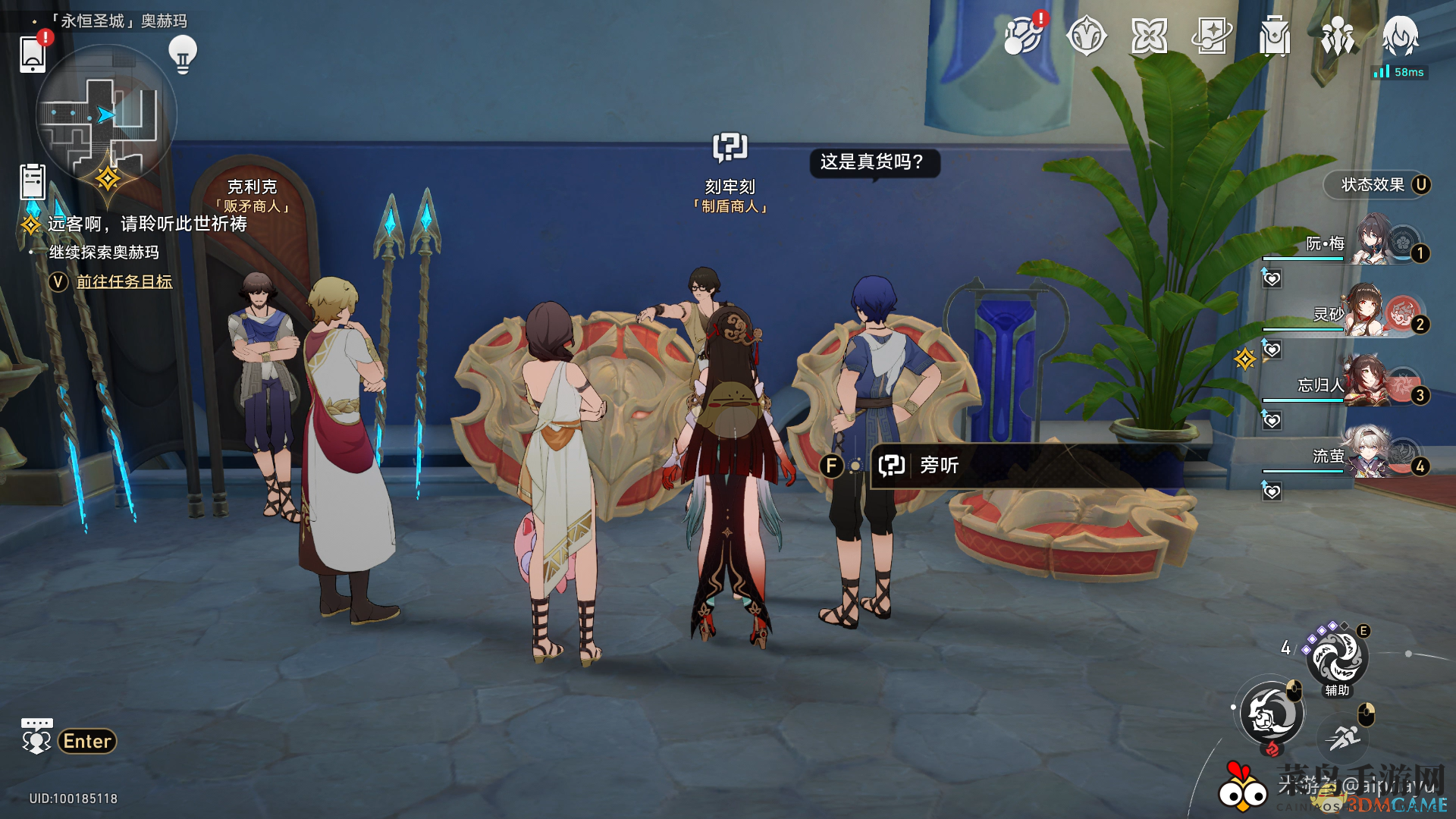The image size is (1456, 819).
Task: Click the lightbulb hint icon
Action: click(183, 54)
